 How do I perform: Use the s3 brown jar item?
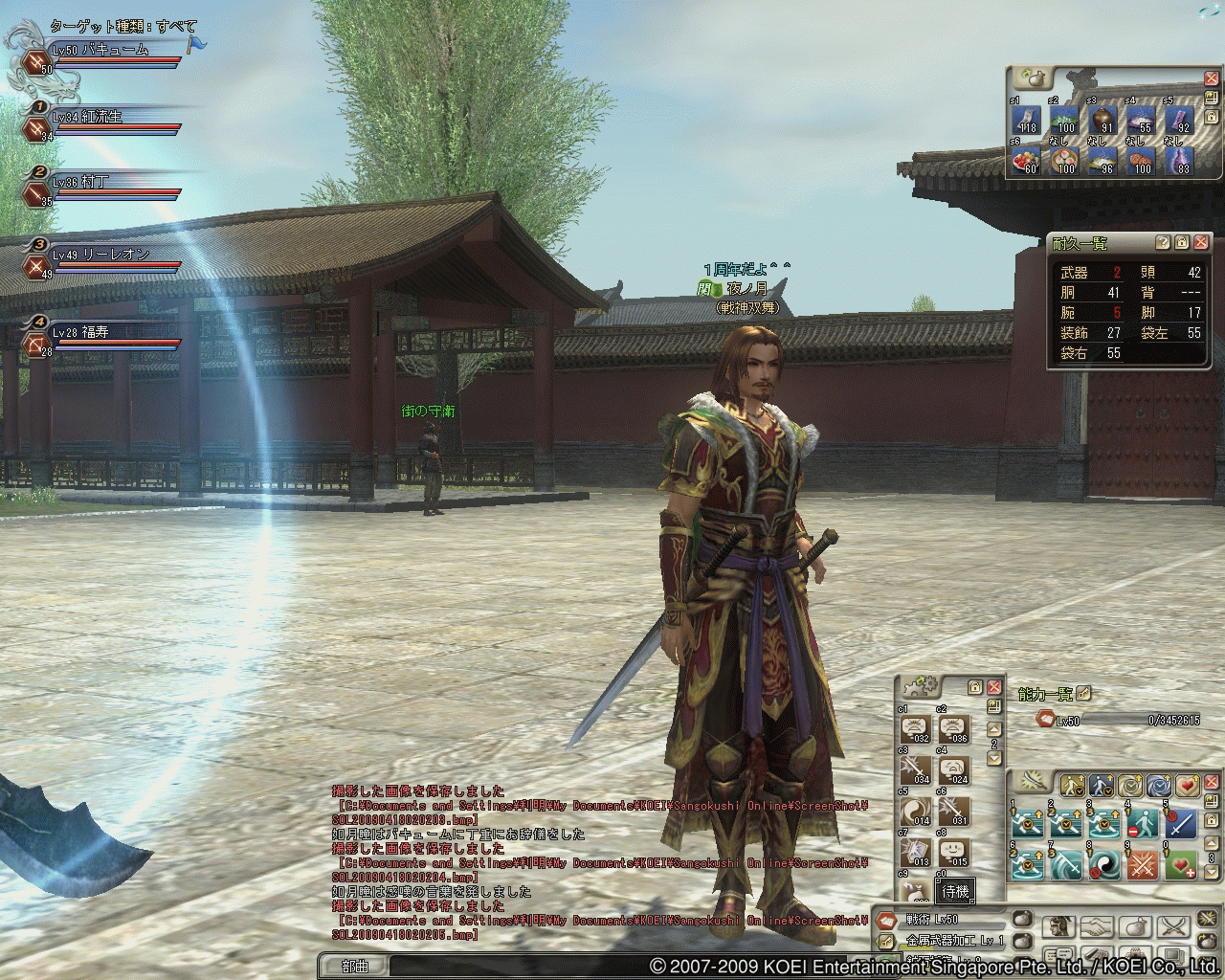click(x=1104, y=120)
